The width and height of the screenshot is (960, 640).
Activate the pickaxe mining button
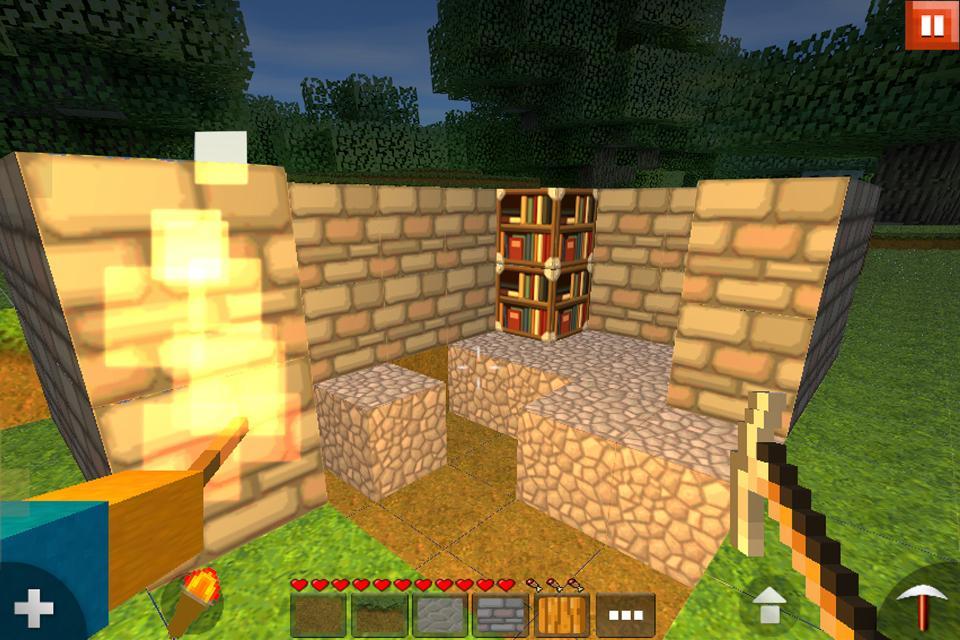click(922, 606)
